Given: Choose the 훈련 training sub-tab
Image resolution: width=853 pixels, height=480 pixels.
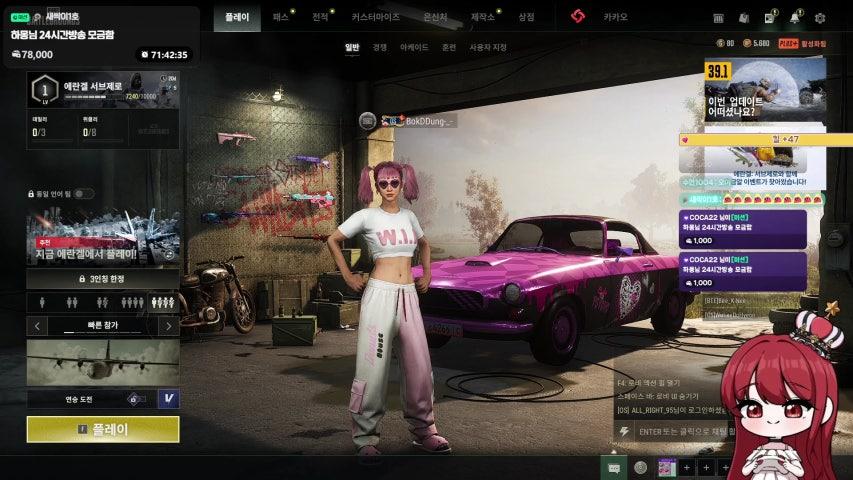Looking at the screenshot, I should (449, 47).
